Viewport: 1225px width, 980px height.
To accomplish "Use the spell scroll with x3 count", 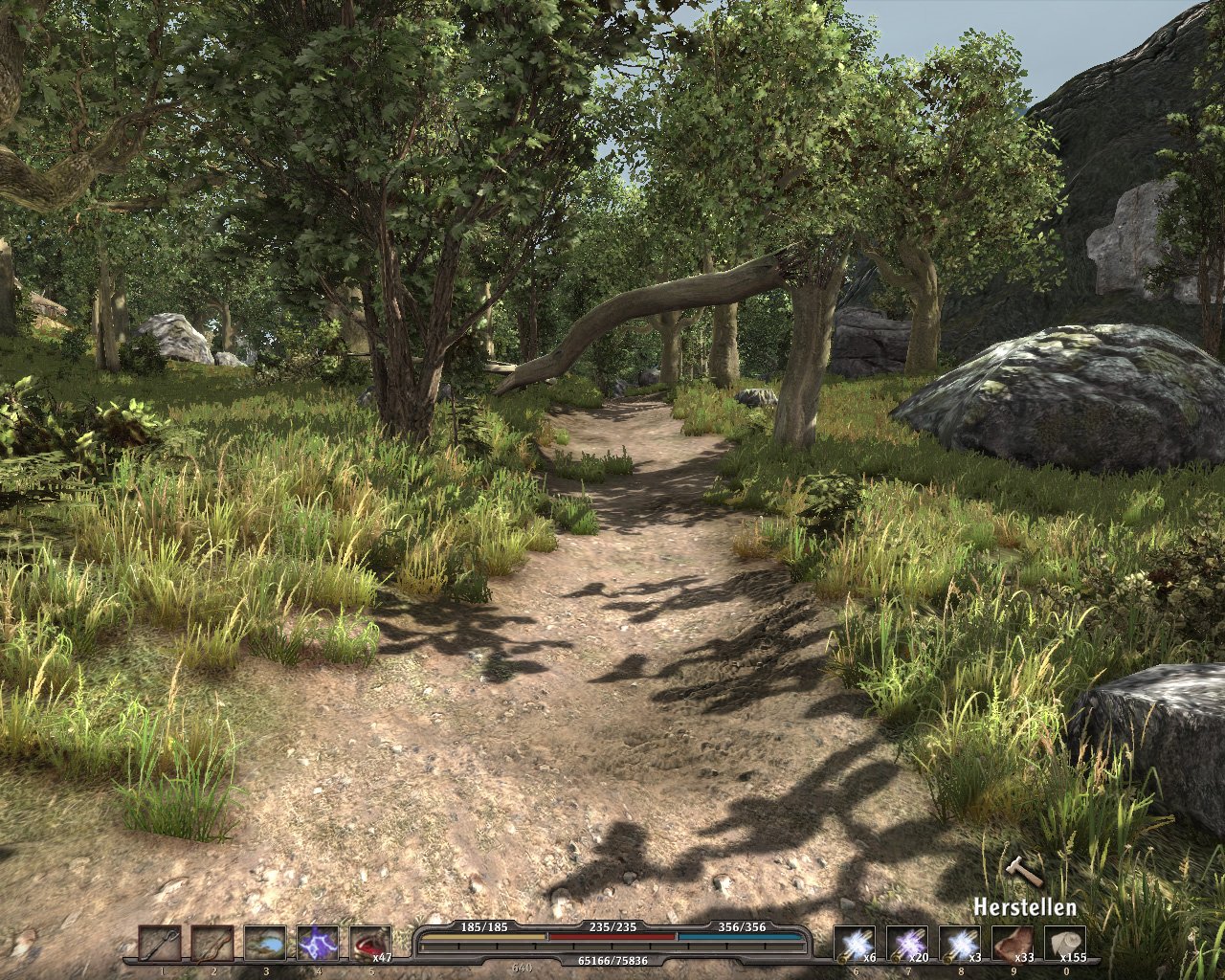I will (x=959, y=944).
